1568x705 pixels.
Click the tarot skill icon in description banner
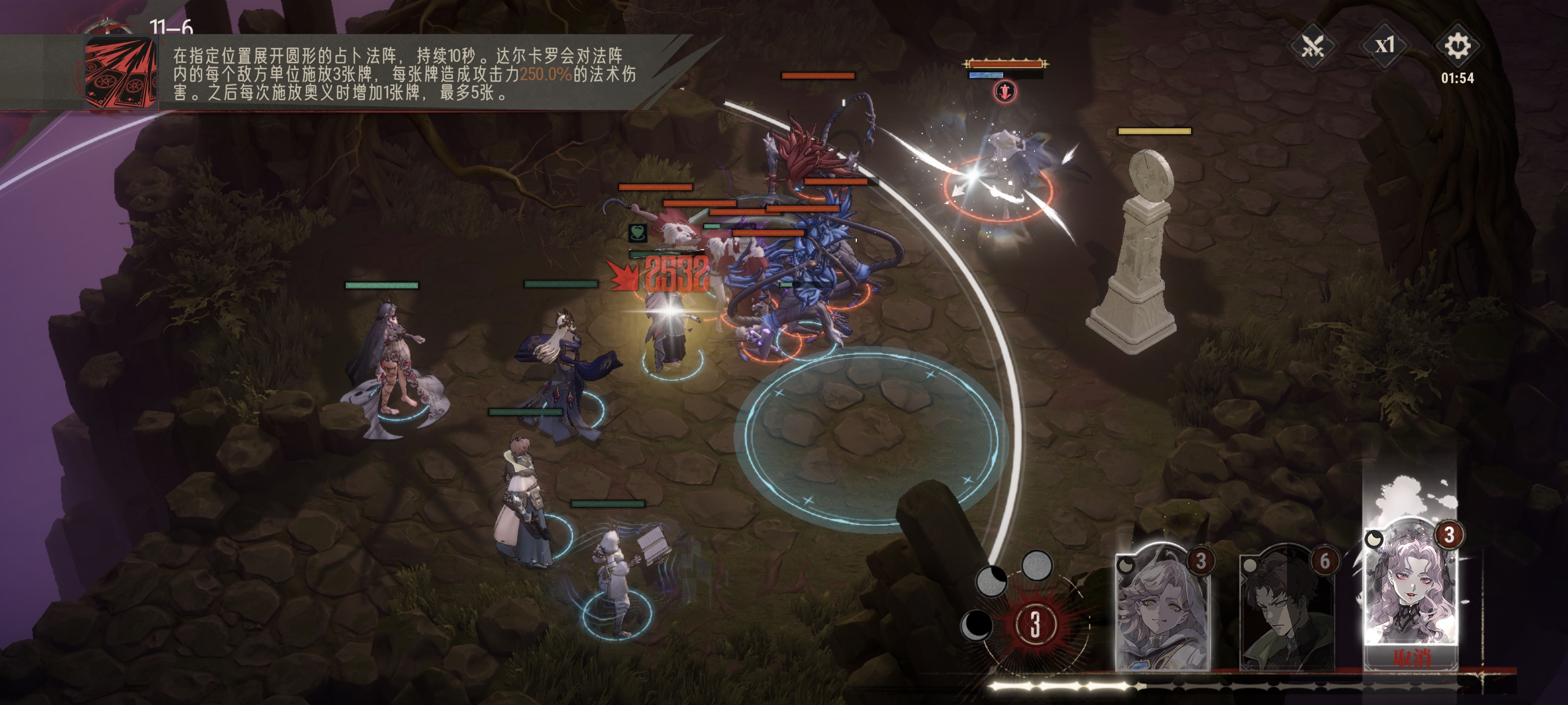[x=120, y=73]
